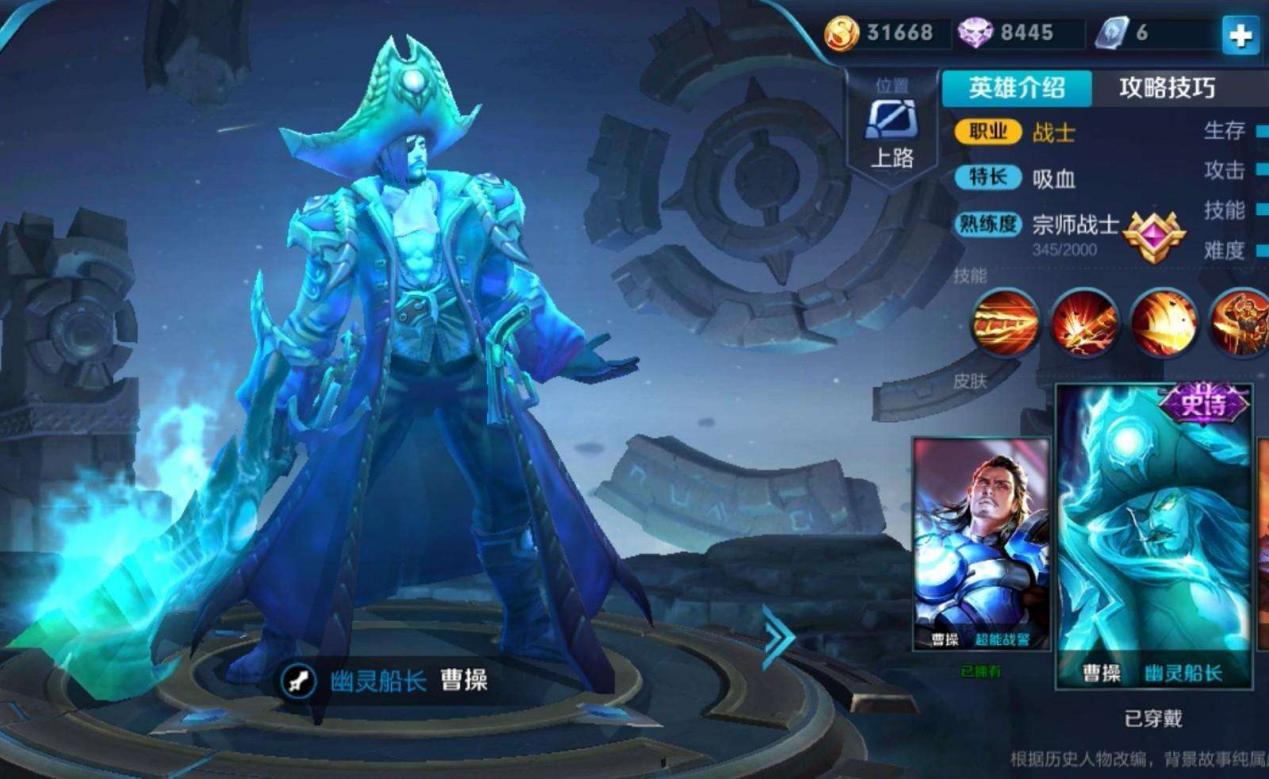Image resolution: width=1269 pixels, height=779 pixels.
Task: Collapse the panel with the chevron arrow
Action: point(777,637)
